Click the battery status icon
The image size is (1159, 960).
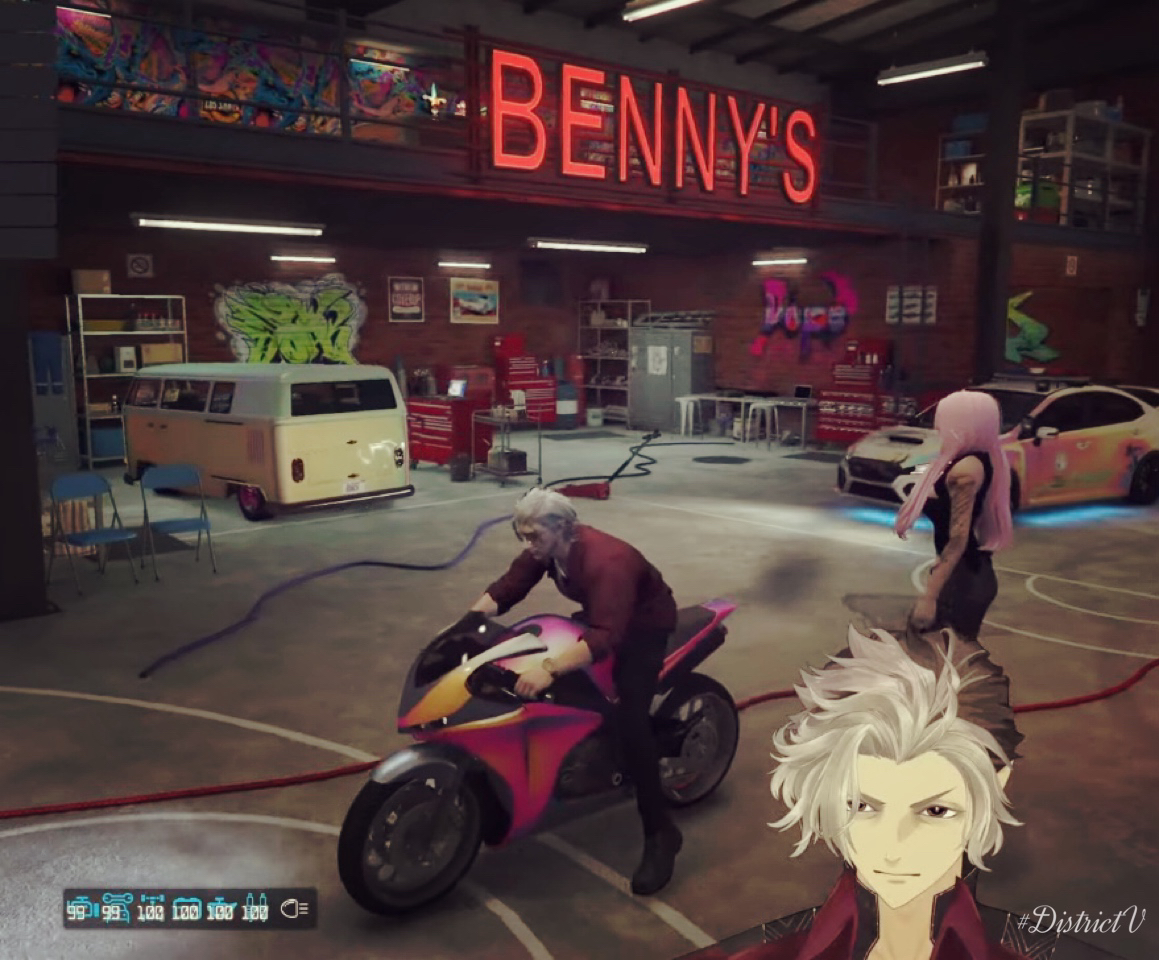(x=186, y=908)
